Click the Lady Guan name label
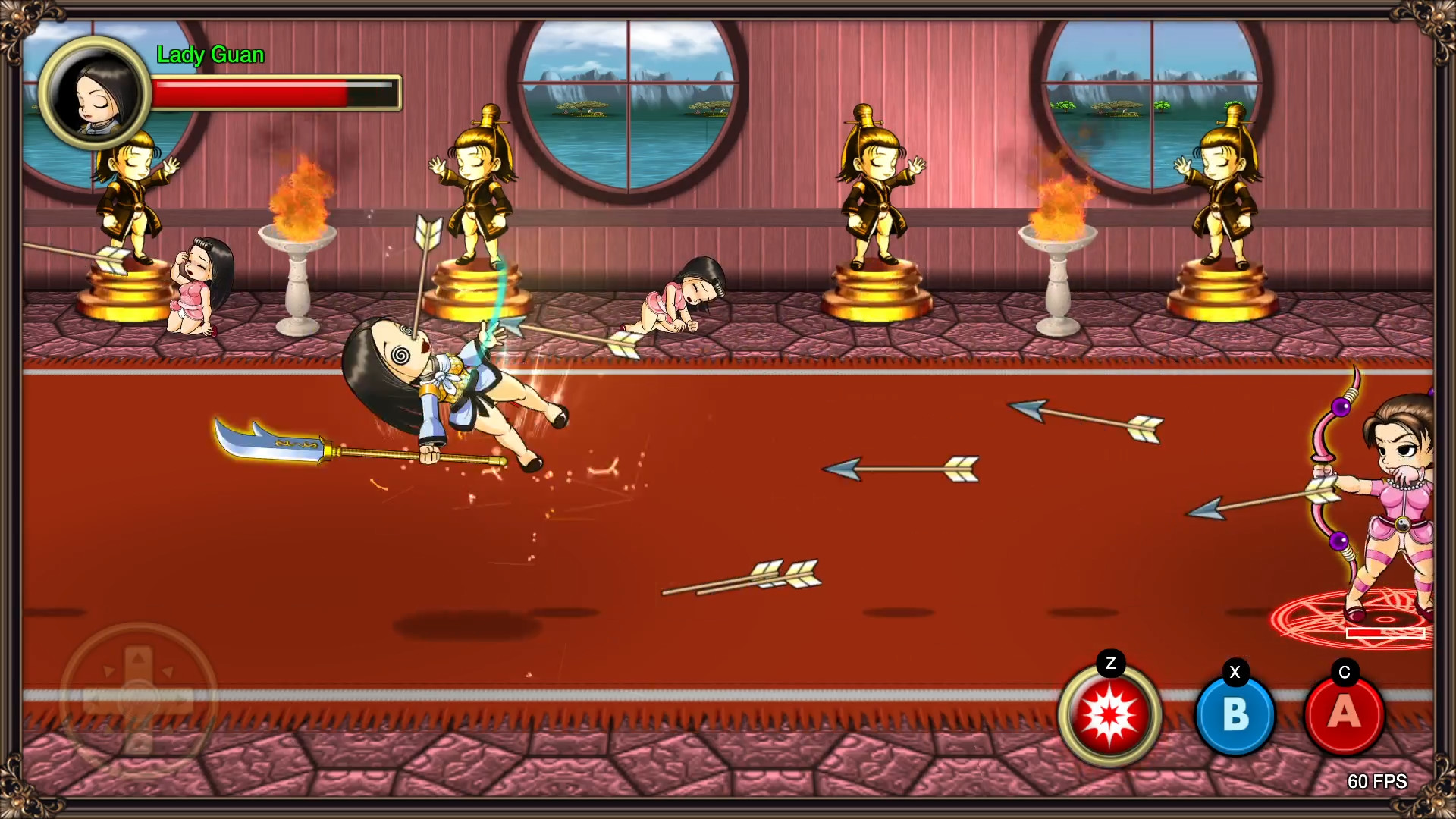 (211, 55)
